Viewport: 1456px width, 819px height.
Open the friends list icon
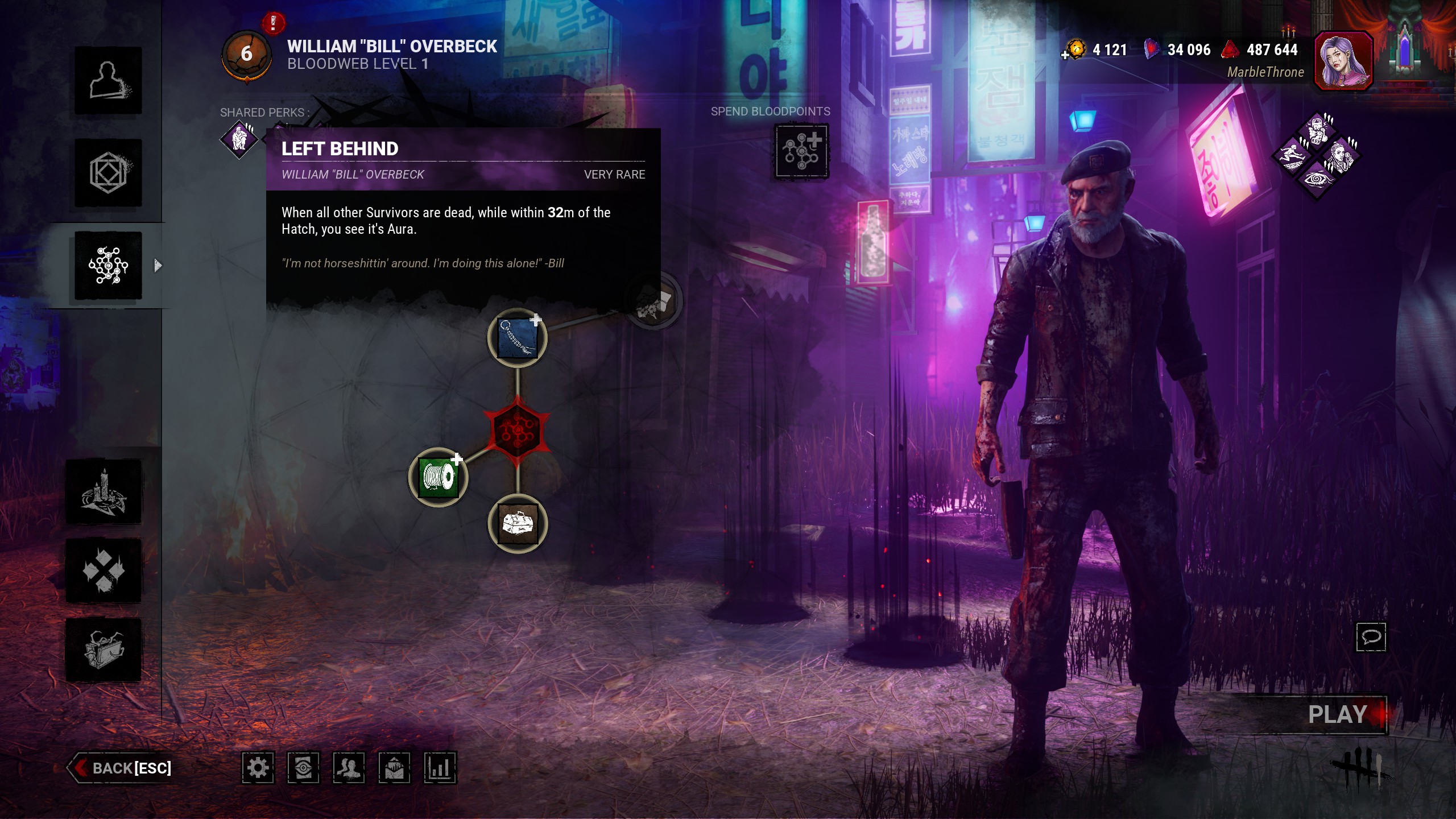pos(349,768)
